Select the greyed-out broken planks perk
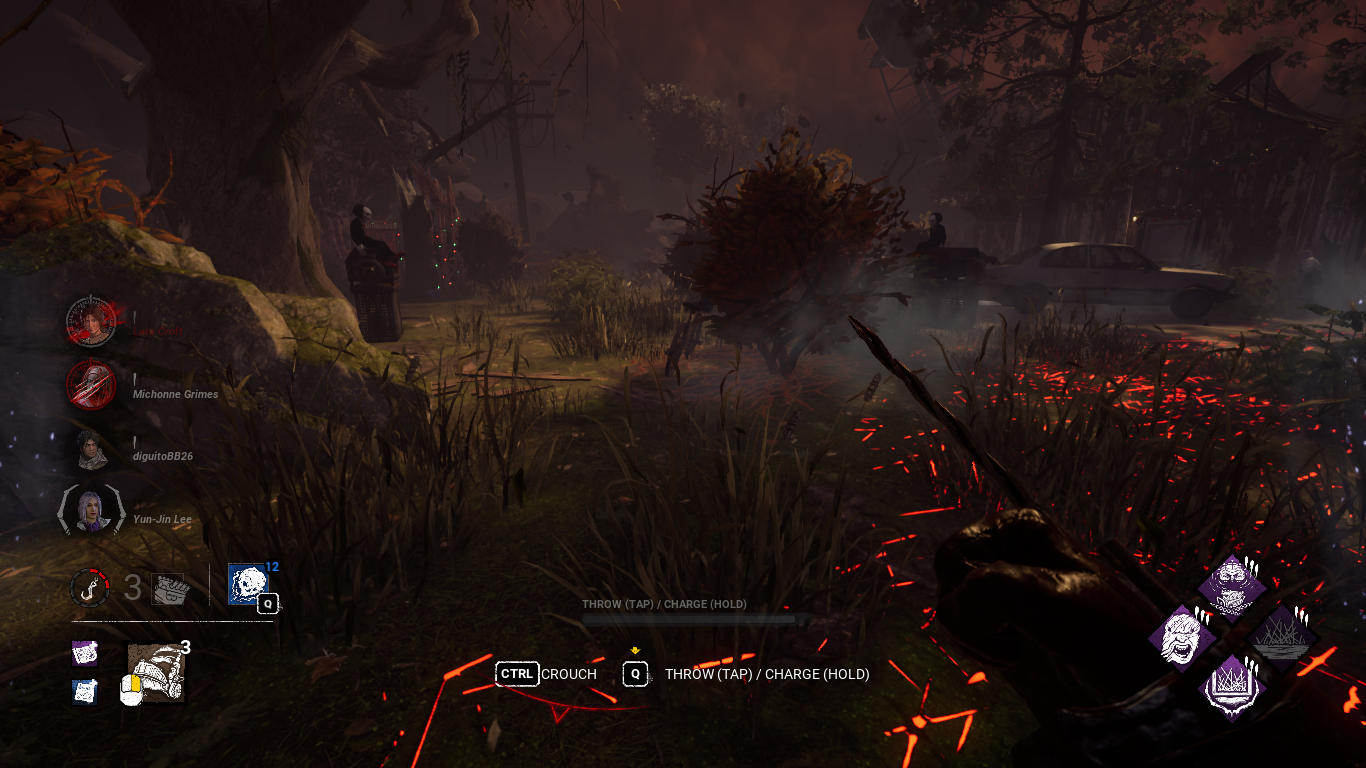This screenshot has height=768, width=1366. pyautogui.click(x=1283, y=636)
